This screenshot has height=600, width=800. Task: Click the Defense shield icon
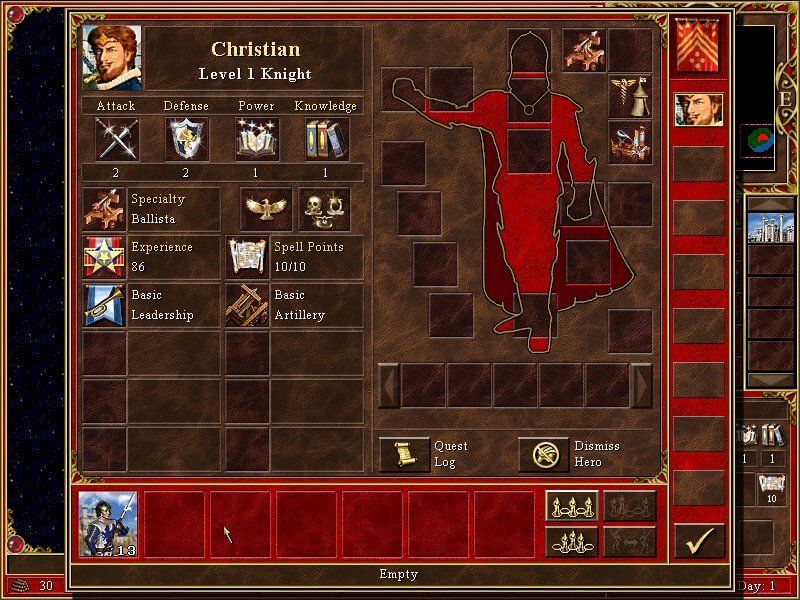(x=186, y=138)
